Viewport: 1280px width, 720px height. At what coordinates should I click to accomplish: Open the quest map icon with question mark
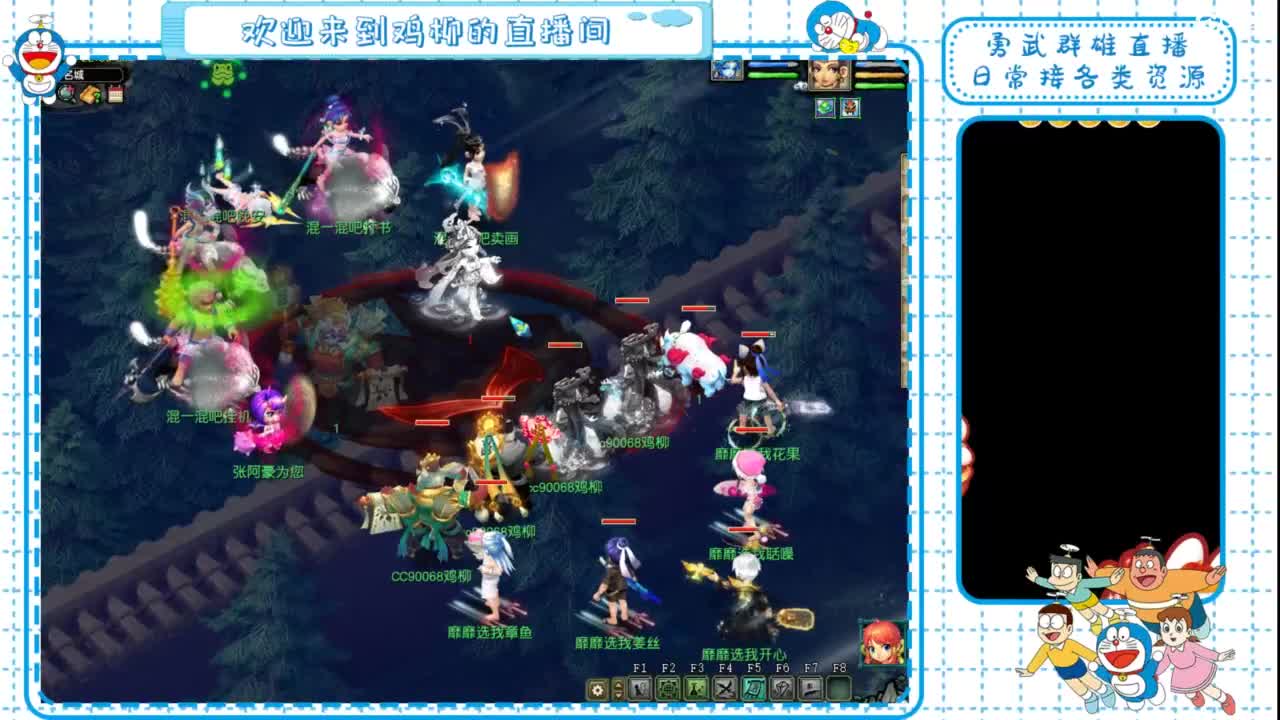coord(90,95)
